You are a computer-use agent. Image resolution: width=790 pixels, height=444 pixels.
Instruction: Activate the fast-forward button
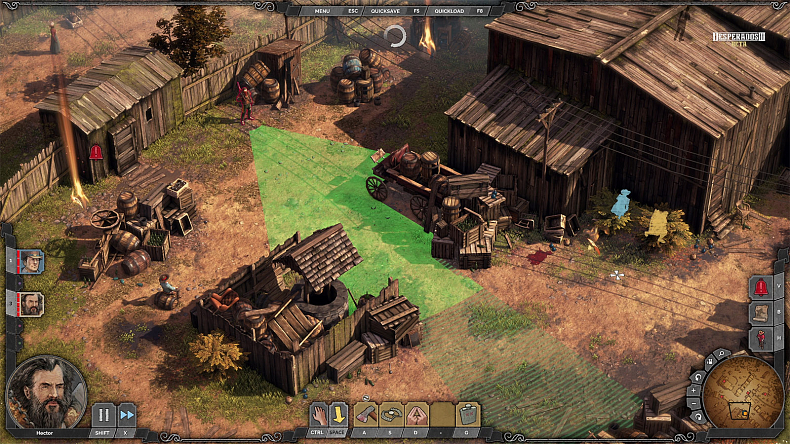tap(127, 414)
